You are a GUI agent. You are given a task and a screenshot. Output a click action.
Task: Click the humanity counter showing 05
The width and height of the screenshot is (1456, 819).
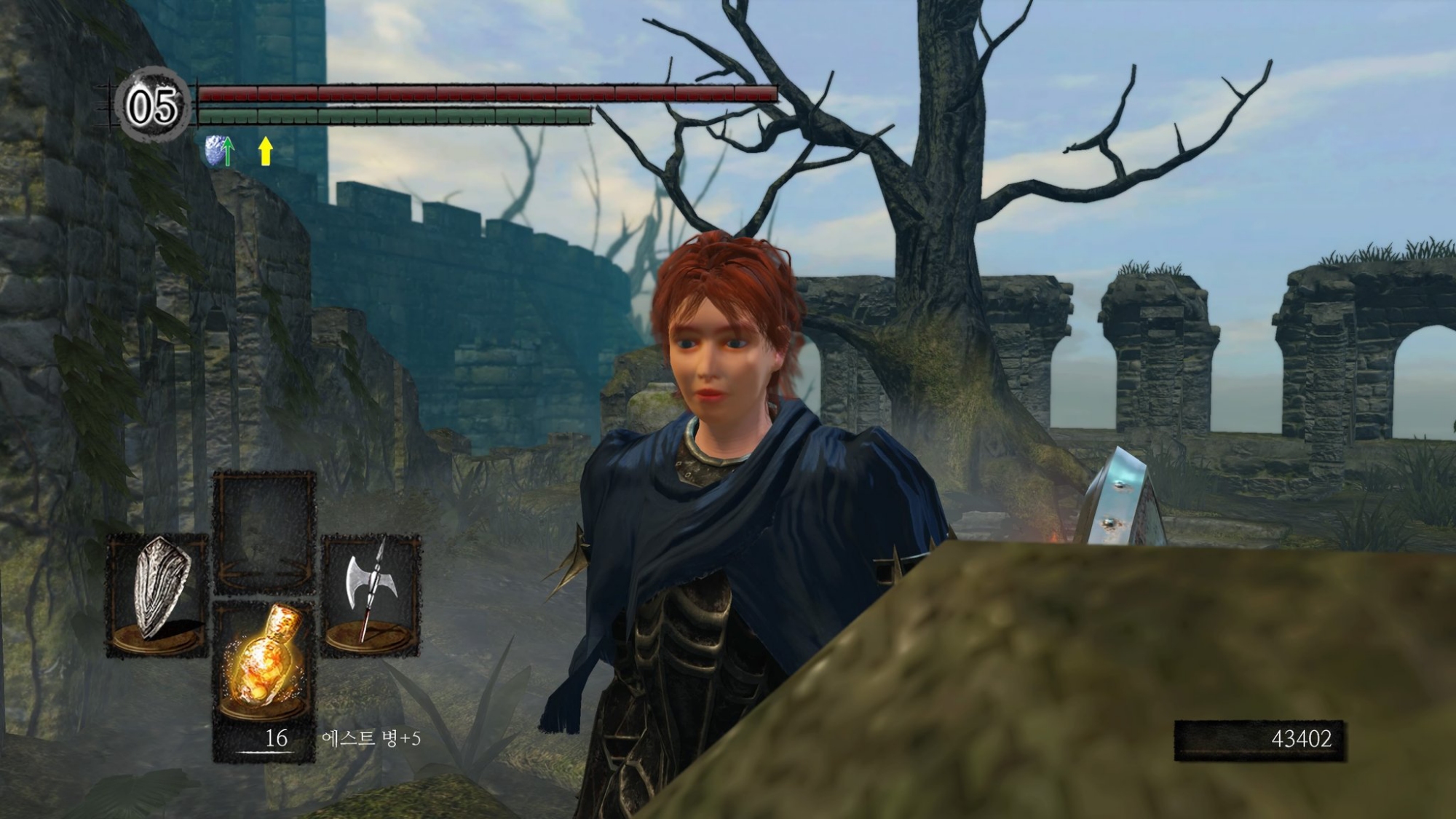coord(153,106)
